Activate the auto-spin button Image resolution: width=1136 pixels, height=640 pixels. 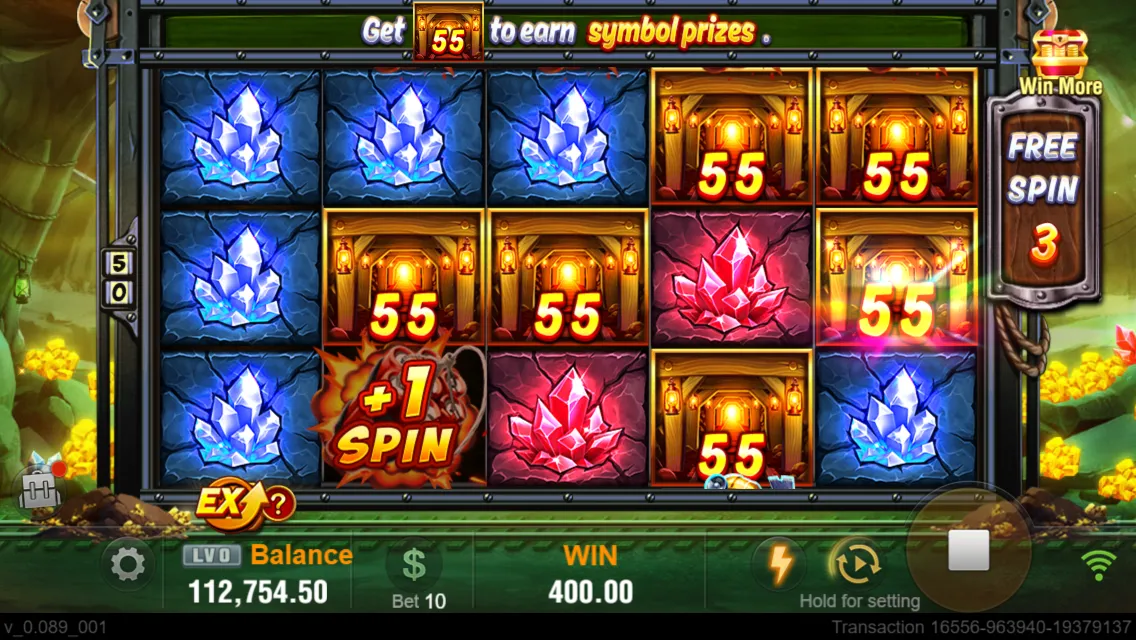[x=856, y=564]
